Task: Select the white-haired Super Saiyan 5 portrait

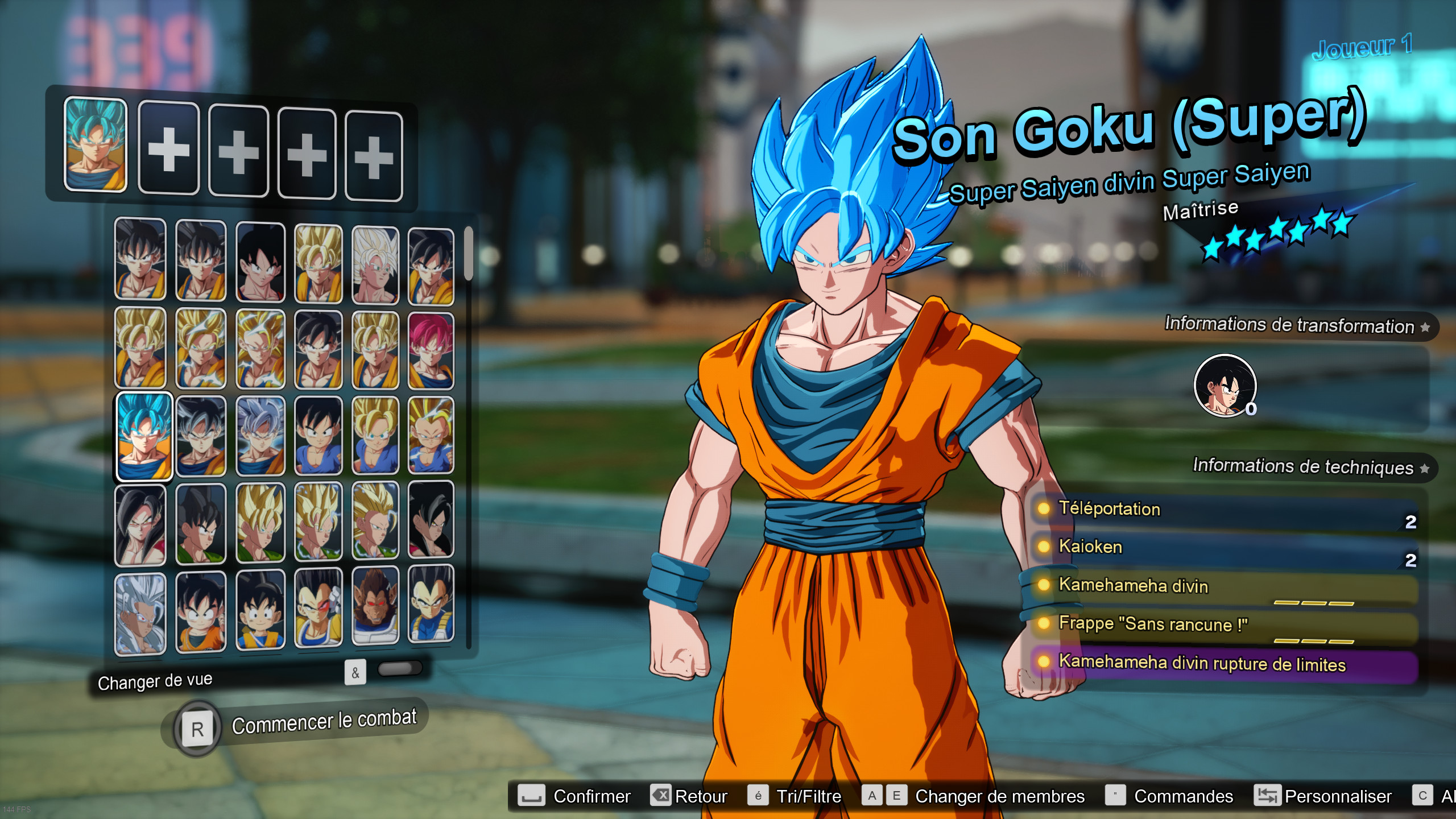Action: point(140,613)
